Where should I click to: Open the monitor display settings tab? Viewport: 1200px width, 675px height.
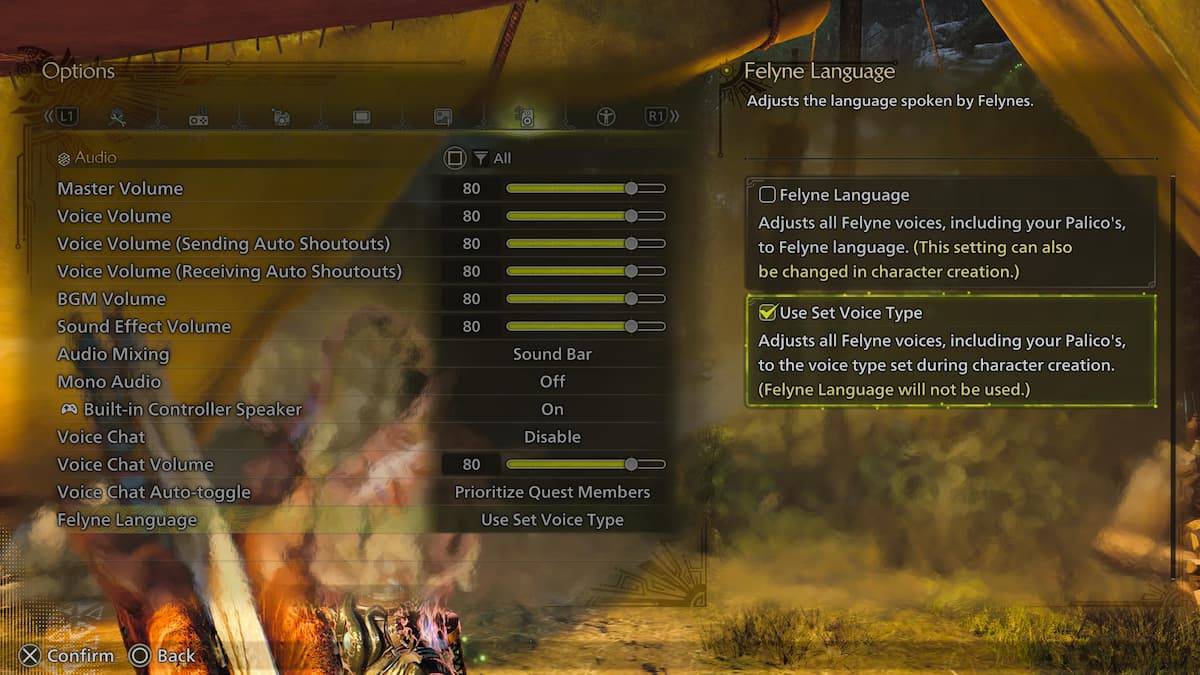[362, 117]
